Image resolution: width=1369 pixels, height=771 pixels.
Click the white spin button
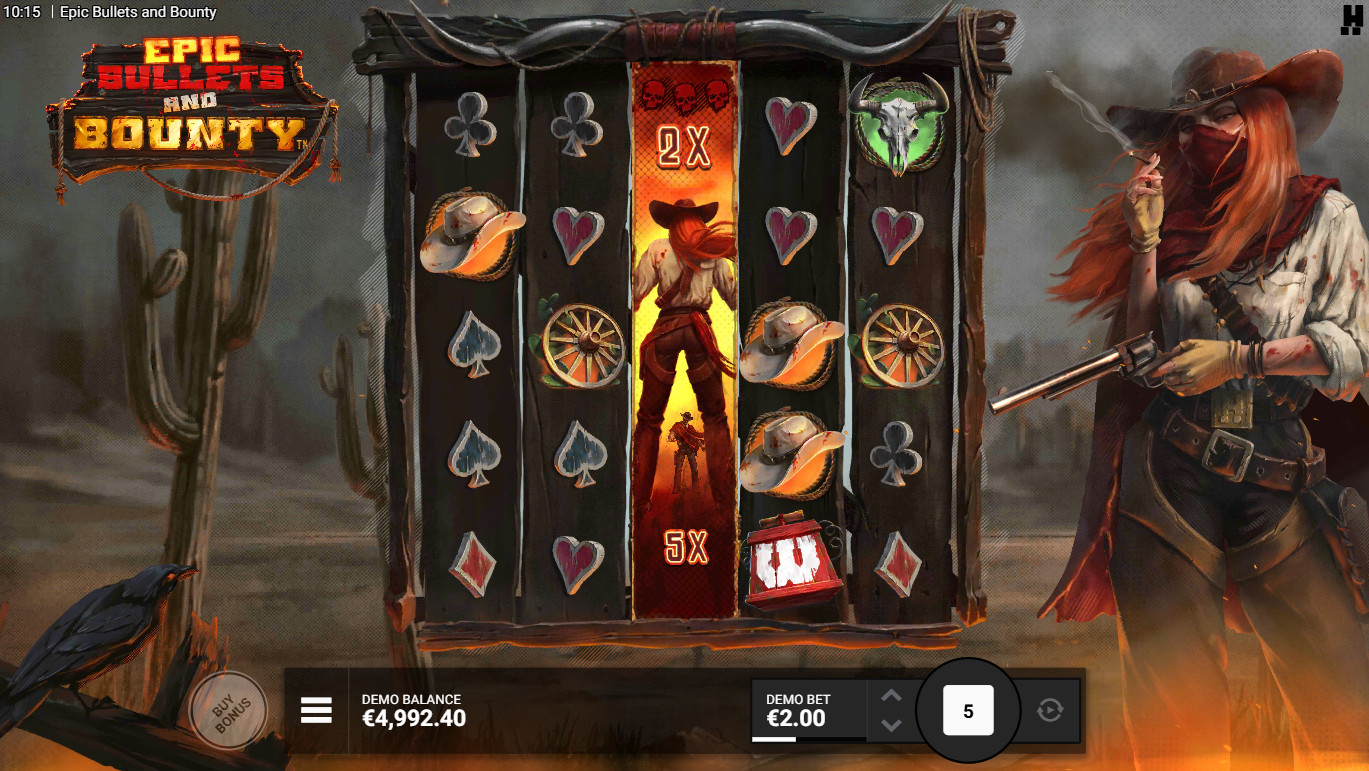[967, 711]
